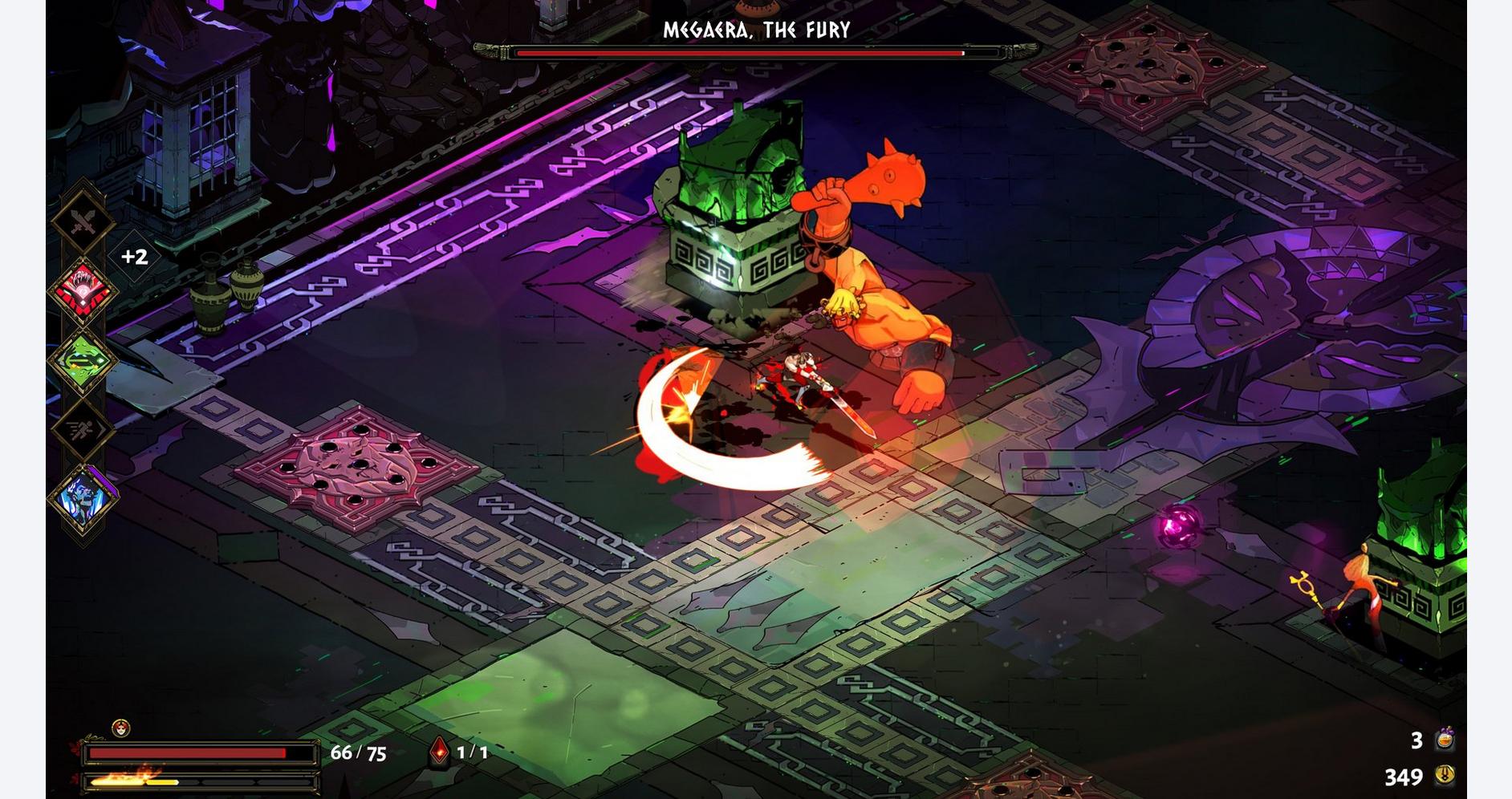Open the +2 additional boons indicator

point(134,257)
